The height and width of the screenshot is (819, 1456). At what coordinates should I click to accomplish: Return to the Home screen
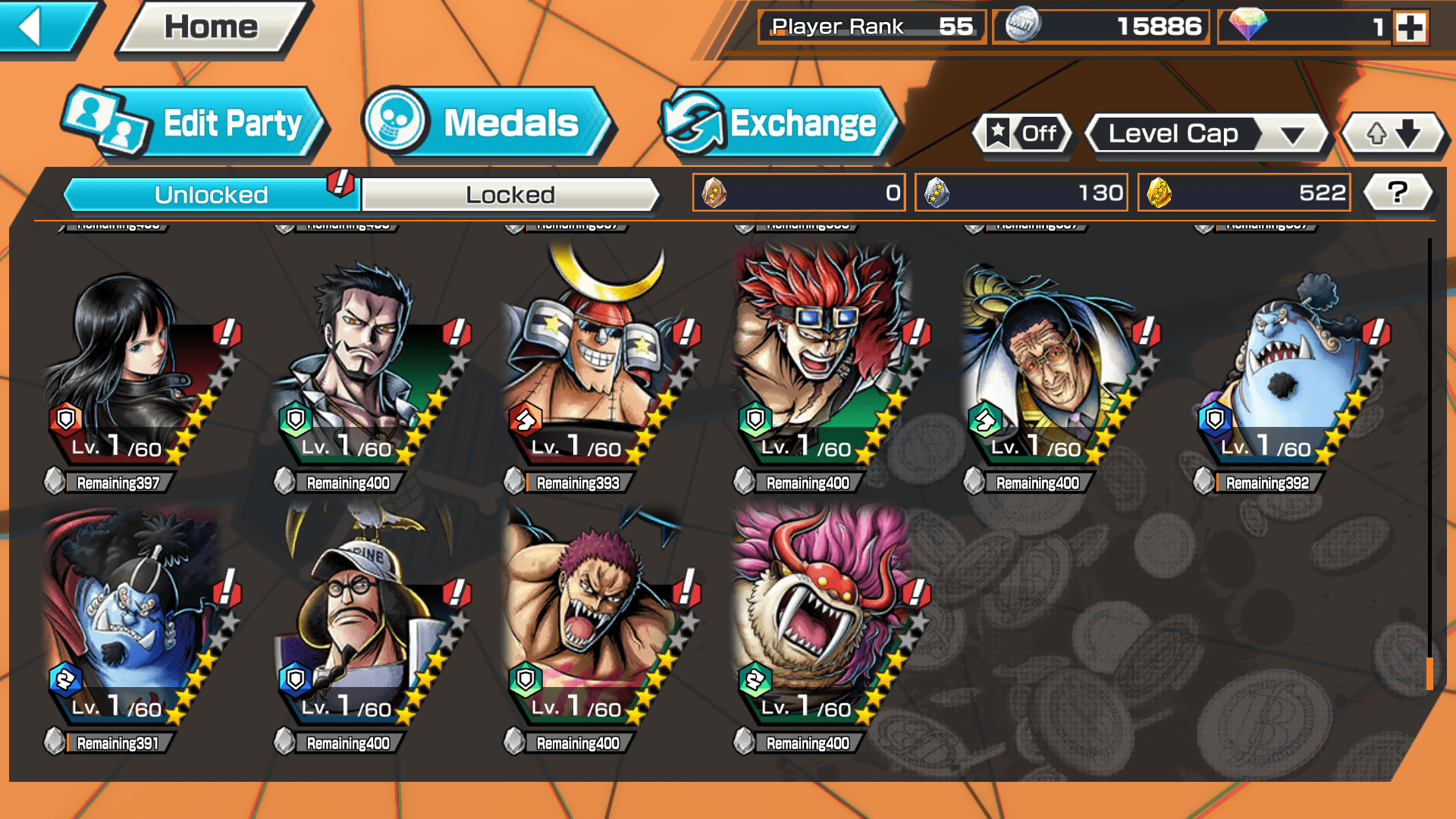click(212, 27)
